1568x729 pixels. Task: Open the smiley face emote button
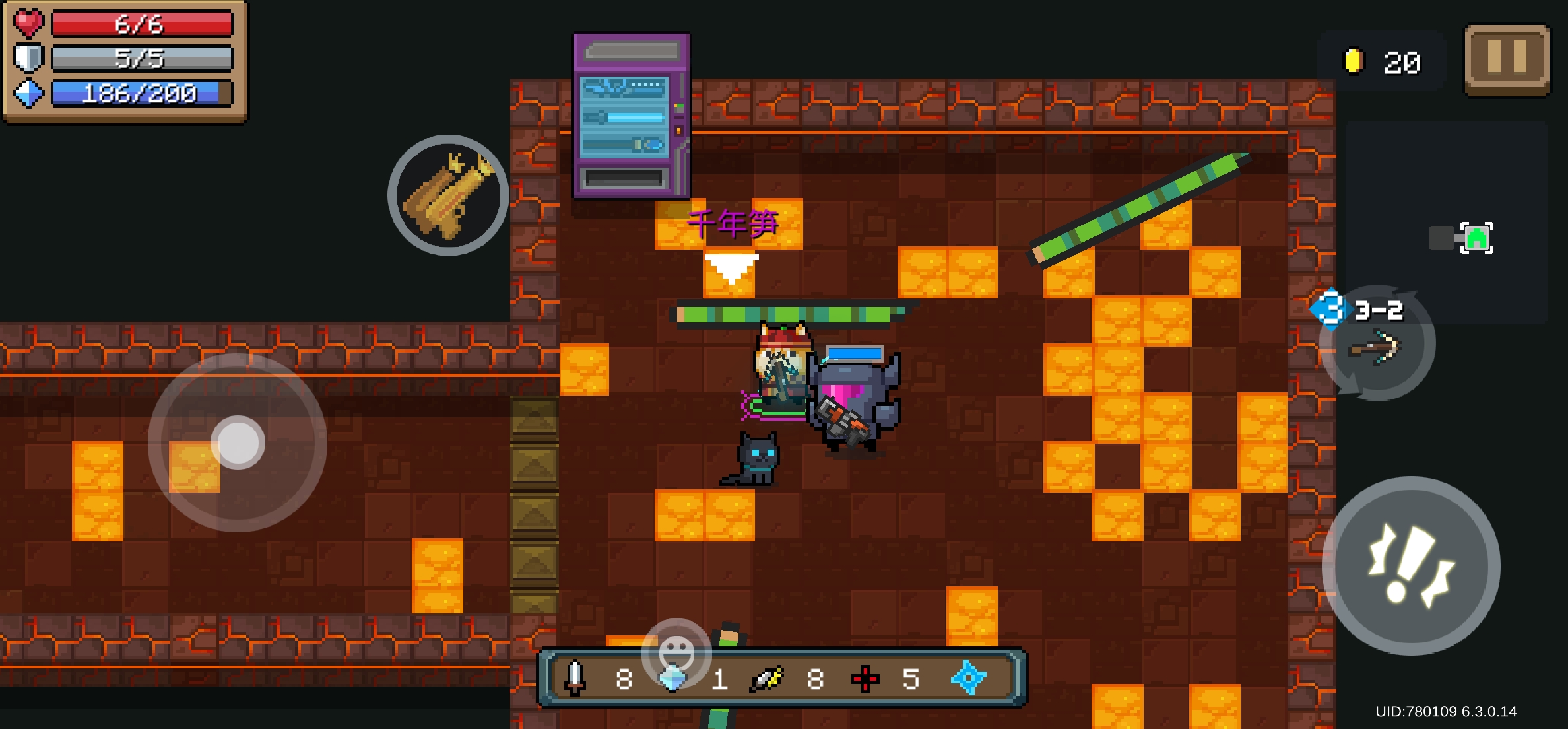click(x=676, y=652)
